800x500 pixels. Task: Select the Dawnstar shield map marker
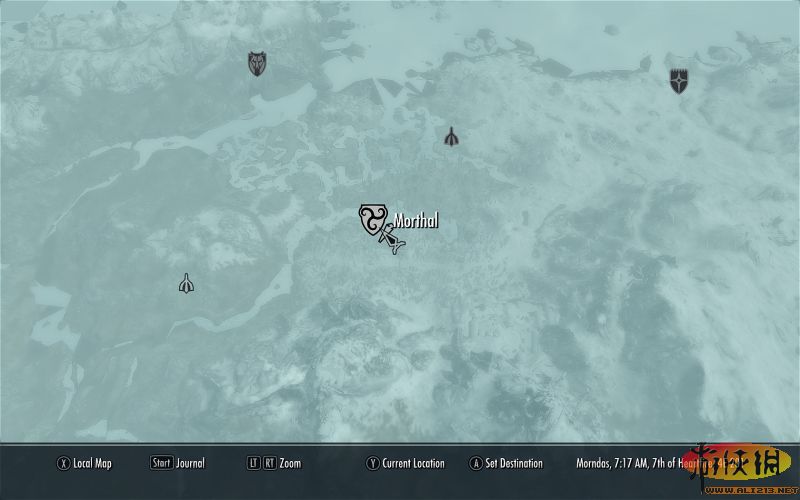679,81
